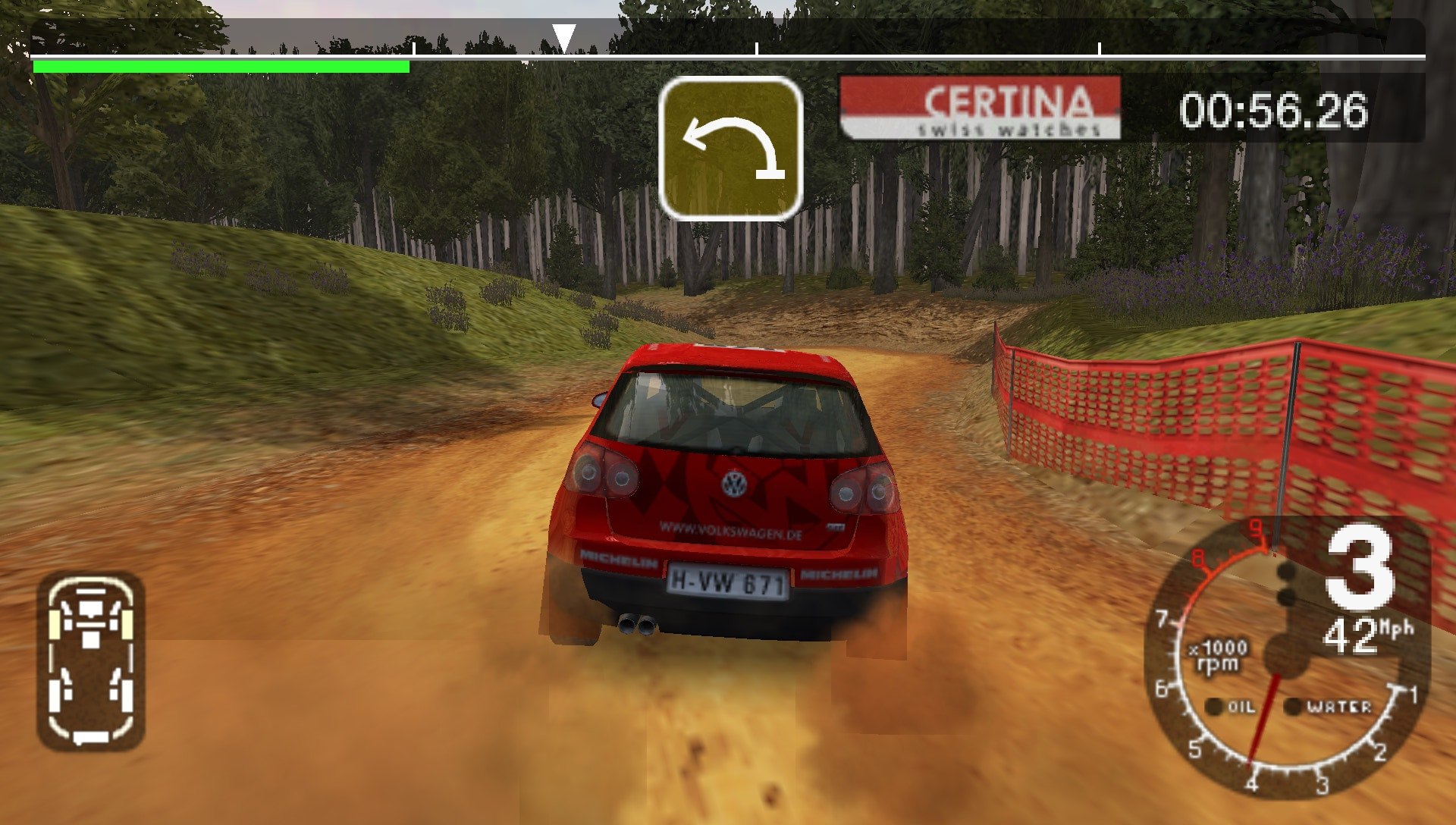Select the car damage diagram icon
Screen dimensions: 1456x825
pyautogui.click(x=91, y=661)
